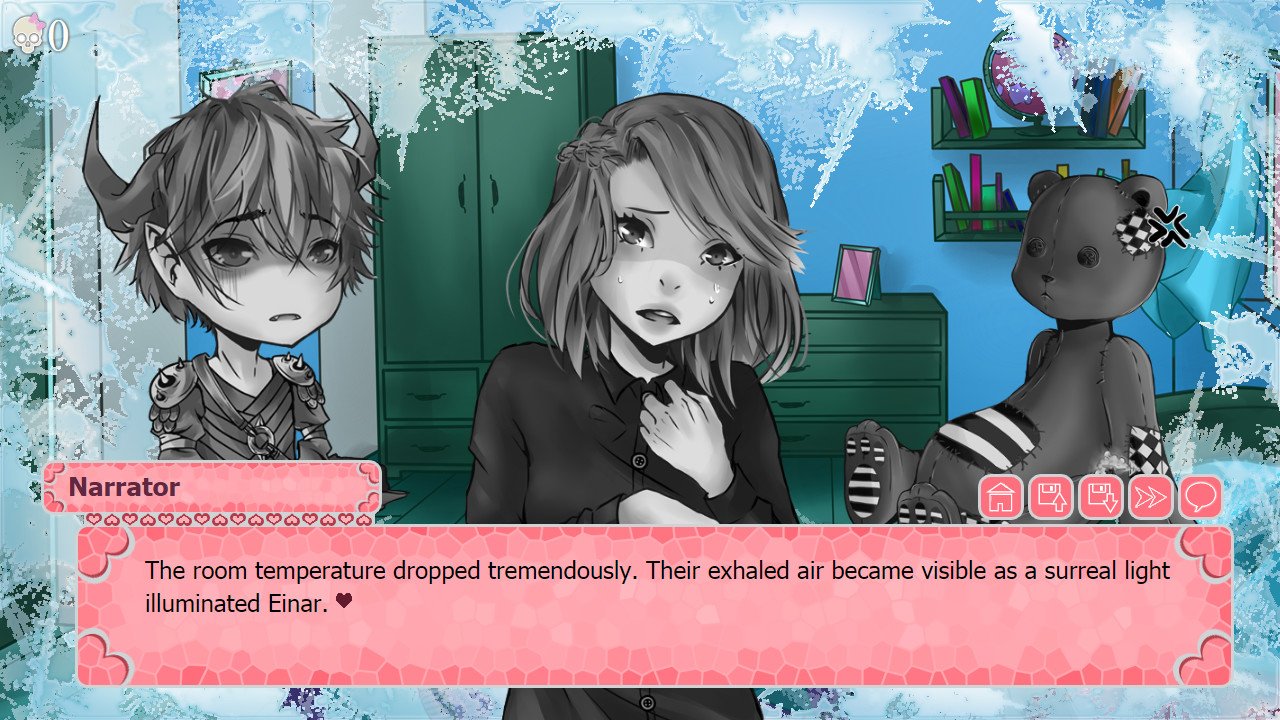Screen dimensions: 1280x720
Task: Toggle skip mode with the double-arrow button
Action: [x=1150, y=495]
